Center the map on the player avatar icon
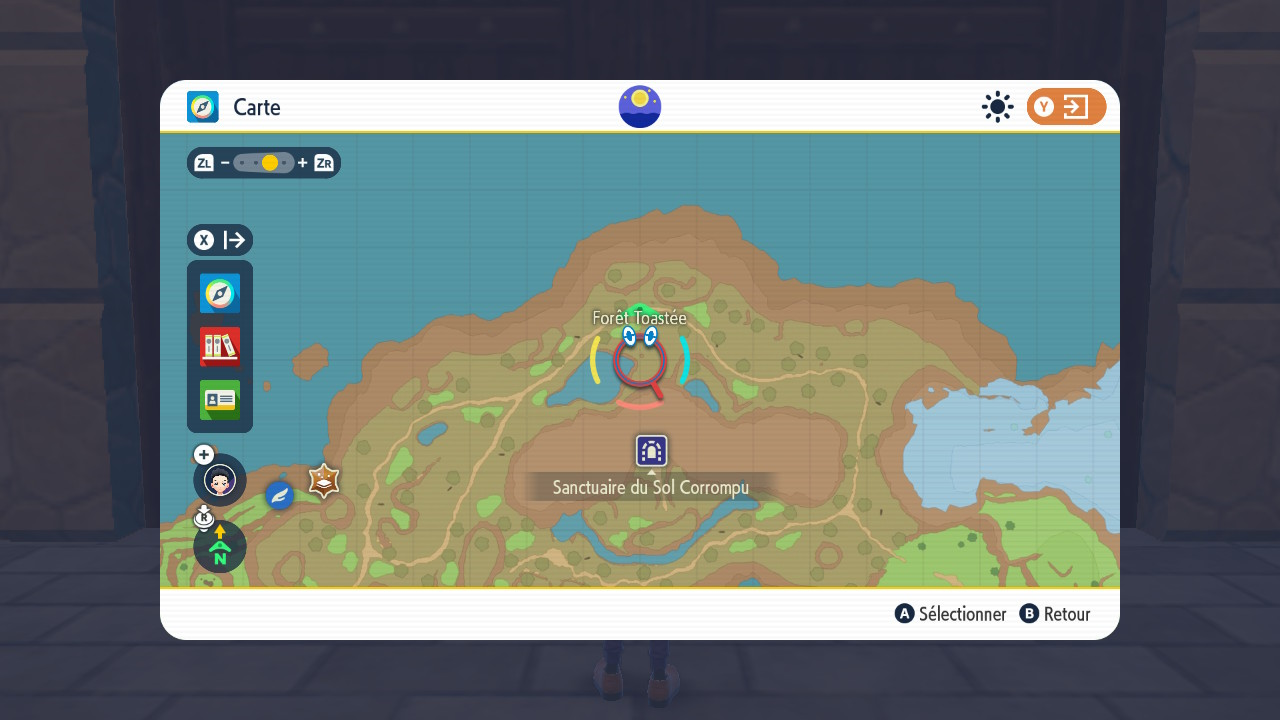 [220, 480]
